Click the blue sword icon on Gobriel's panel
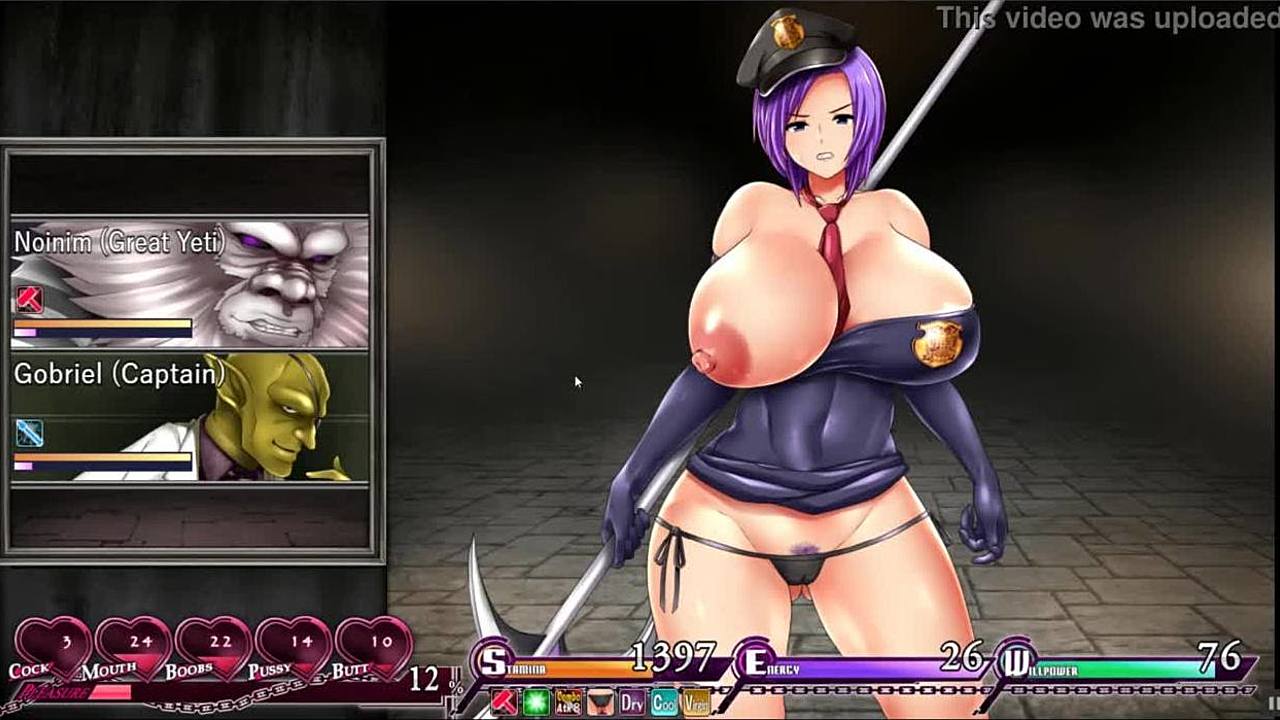 (28, 433)
